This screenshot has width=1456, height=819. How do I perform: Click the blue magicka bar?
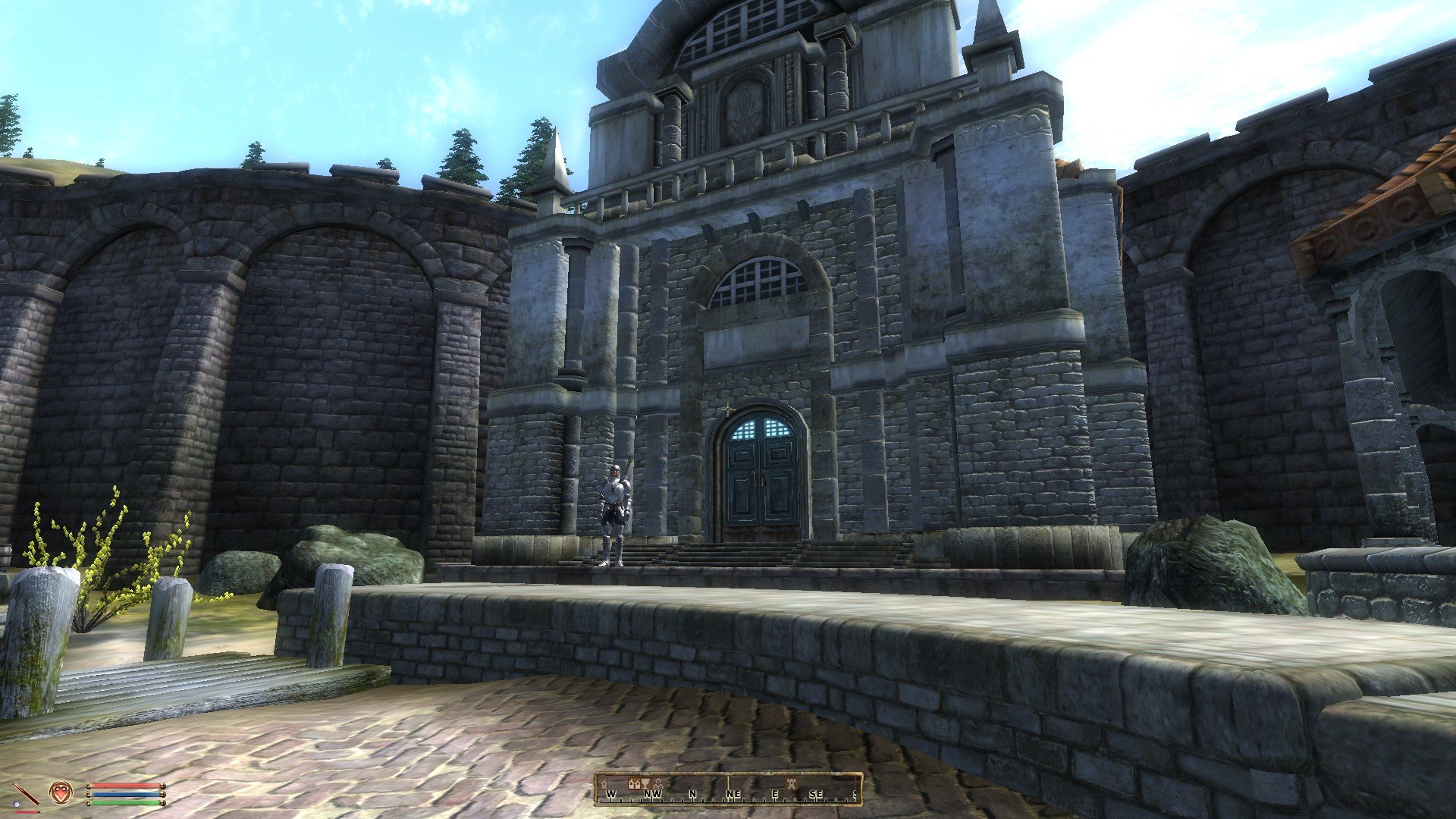click(124, 794)
